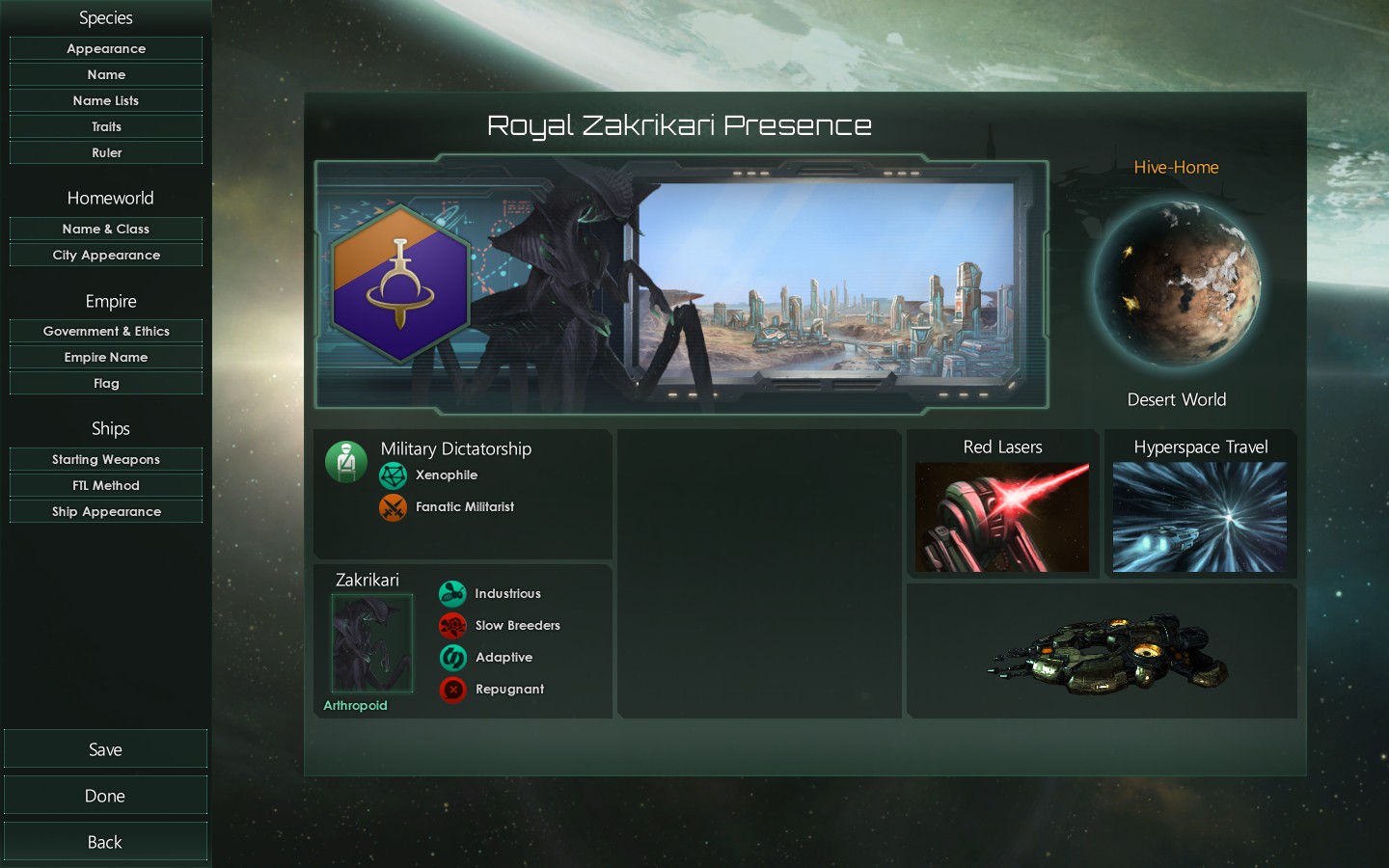Click the Done button

pos(105,796)
